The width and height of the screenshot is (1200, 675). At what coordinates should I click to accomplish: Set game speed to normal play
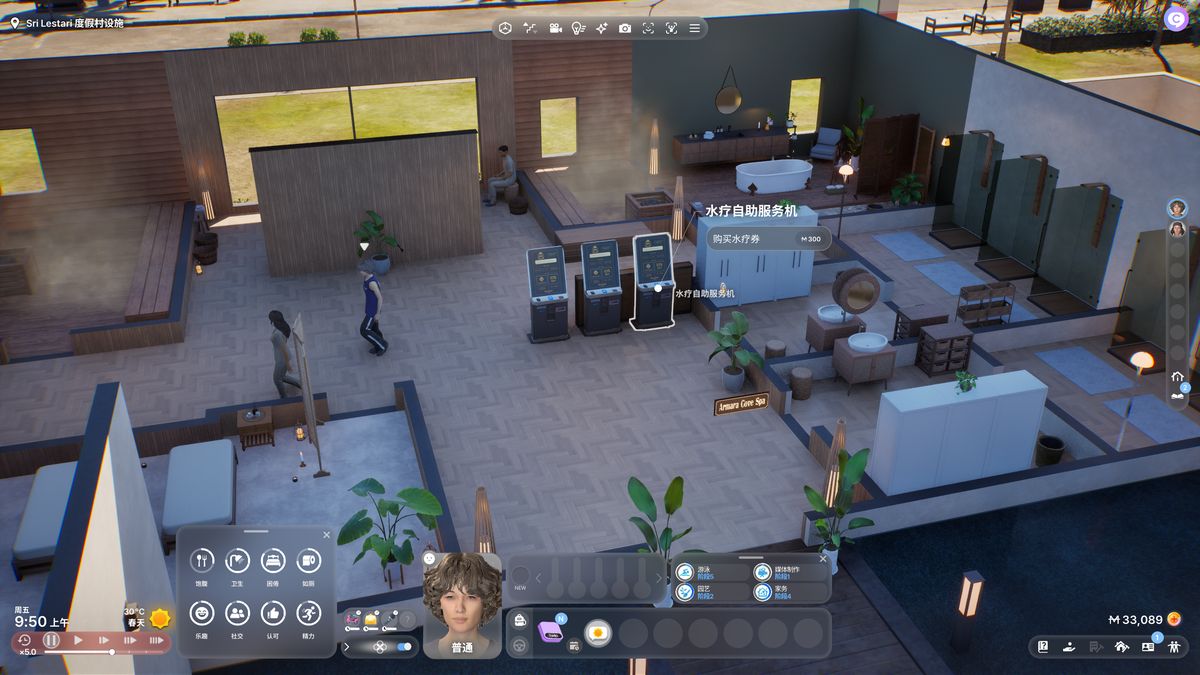coord(78,640)
